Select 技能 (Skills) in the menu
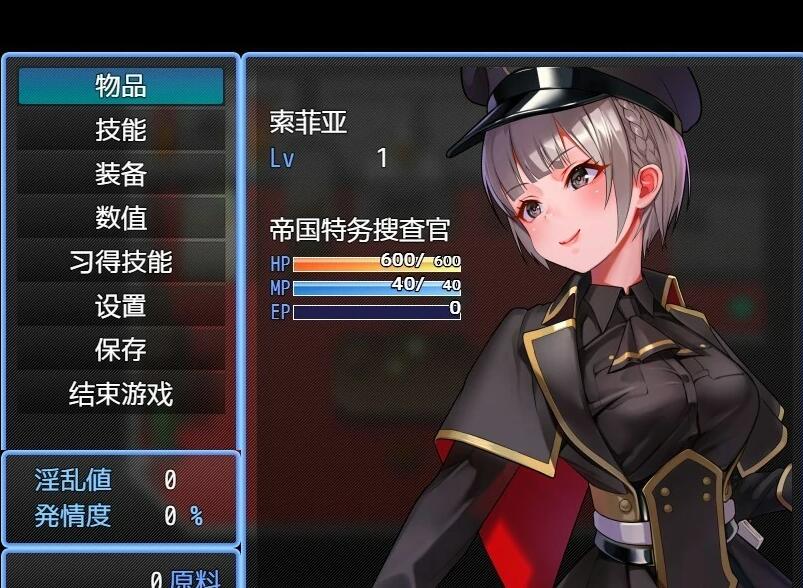The image size is (803, 588). click(x=121, y=130)
